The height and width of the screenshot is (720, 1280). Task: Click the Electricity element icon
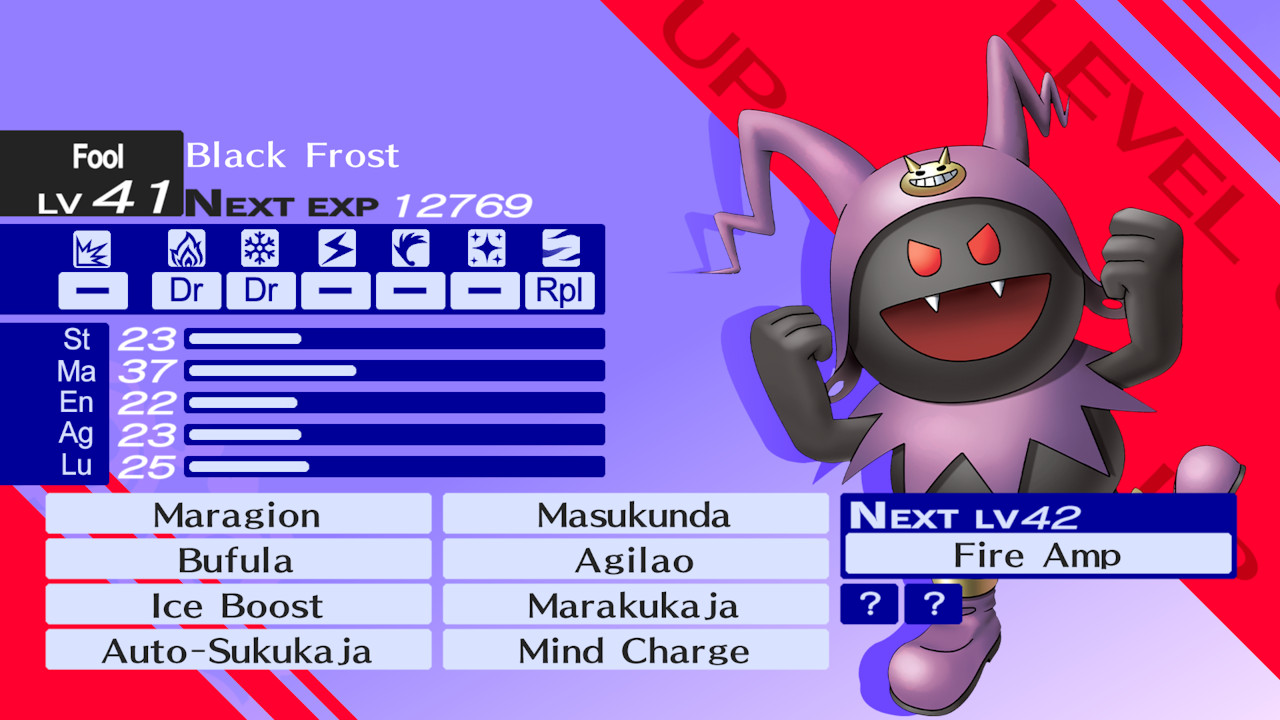pyautogui.click(x=335, y=247)
